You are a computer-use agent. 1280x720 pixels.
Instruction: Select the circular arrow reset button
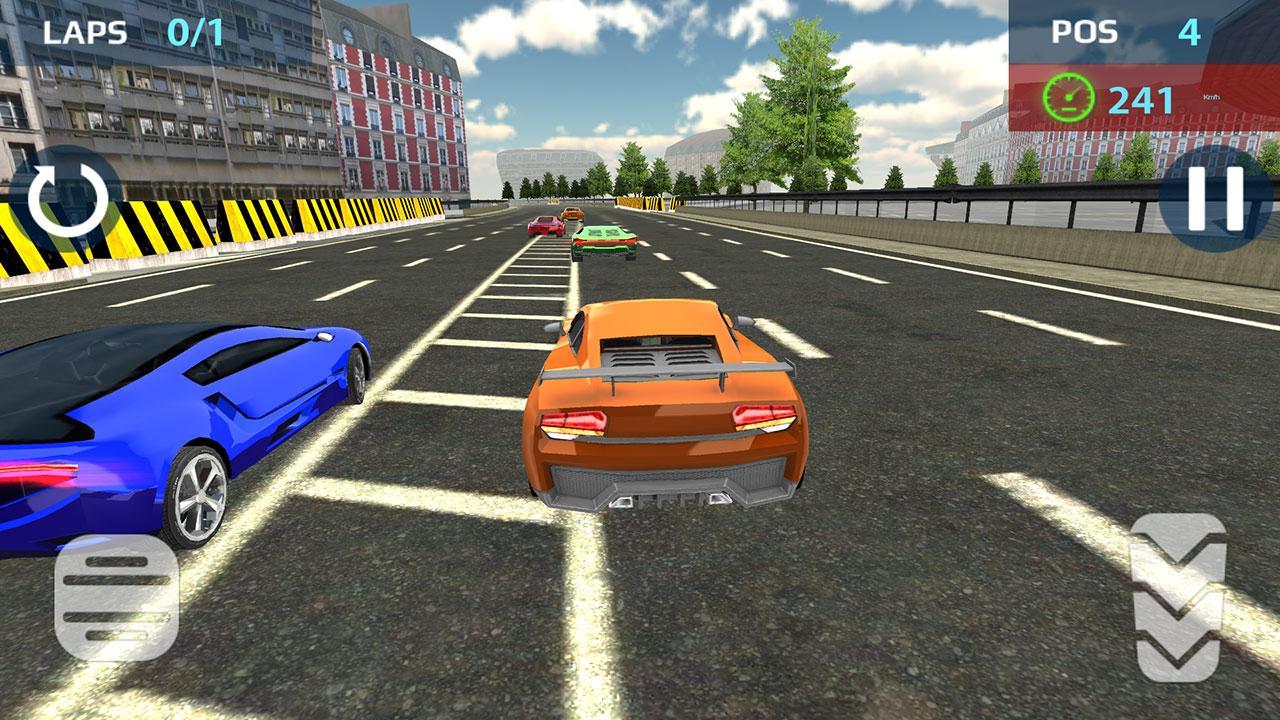click(62, 200)
